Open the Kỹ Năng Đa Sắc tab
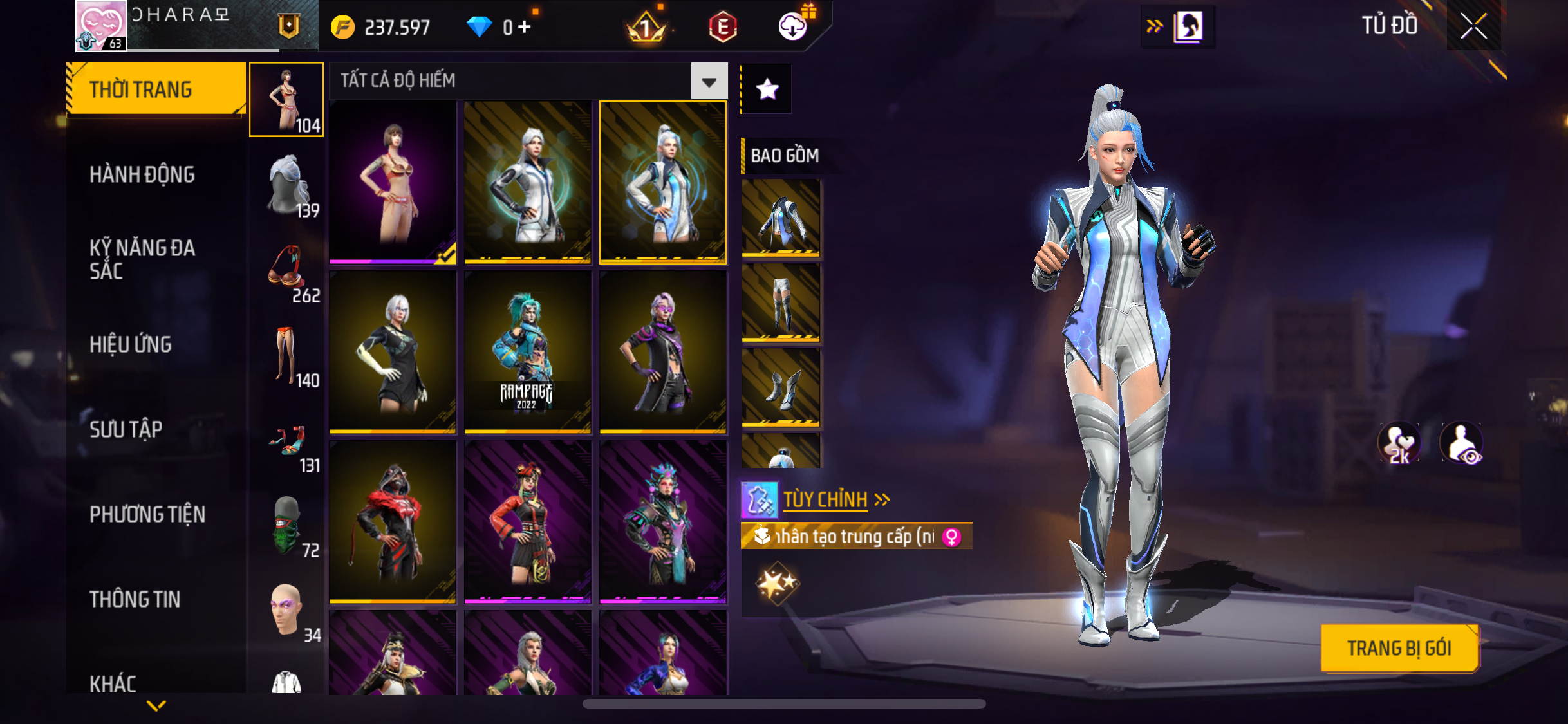Image resolution: width=1568 pixels, height=724 pixels. (x=142, y=259)
